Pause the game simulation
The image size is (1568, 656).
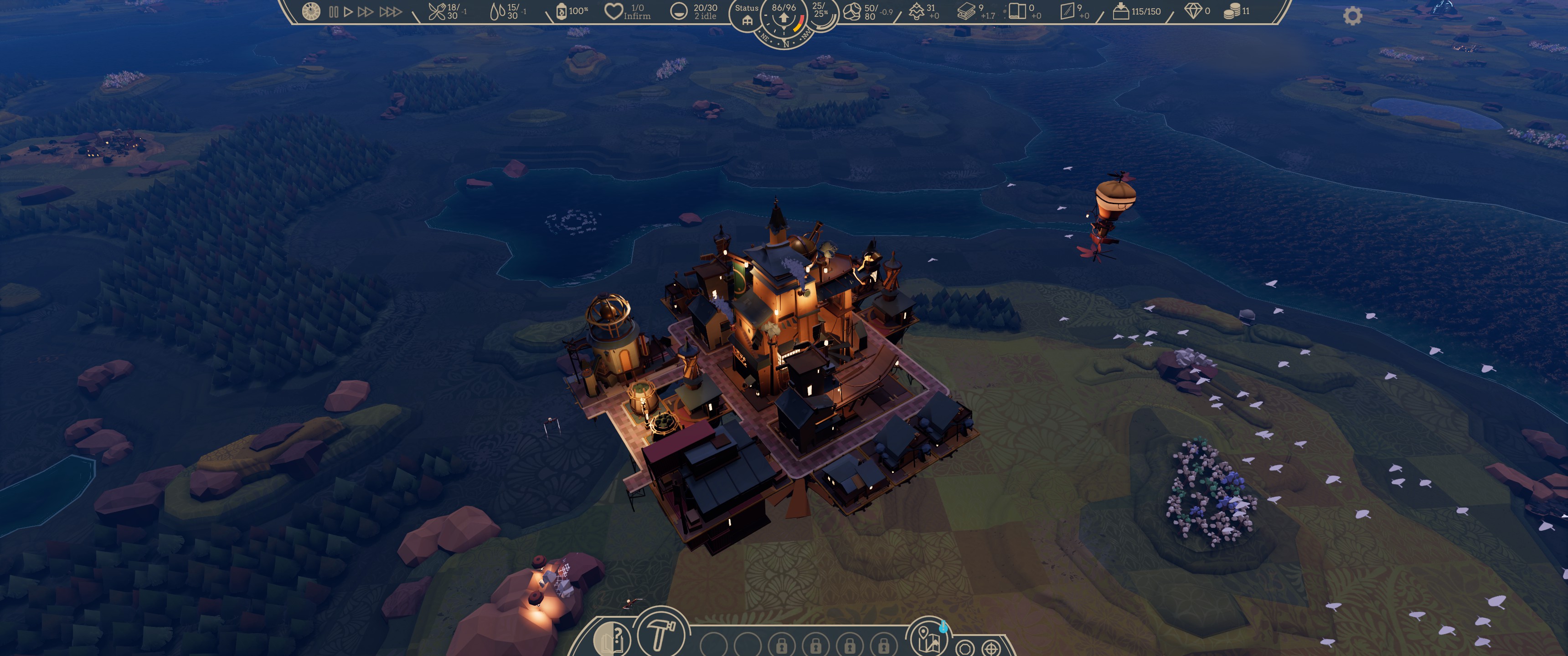point(334,11)
